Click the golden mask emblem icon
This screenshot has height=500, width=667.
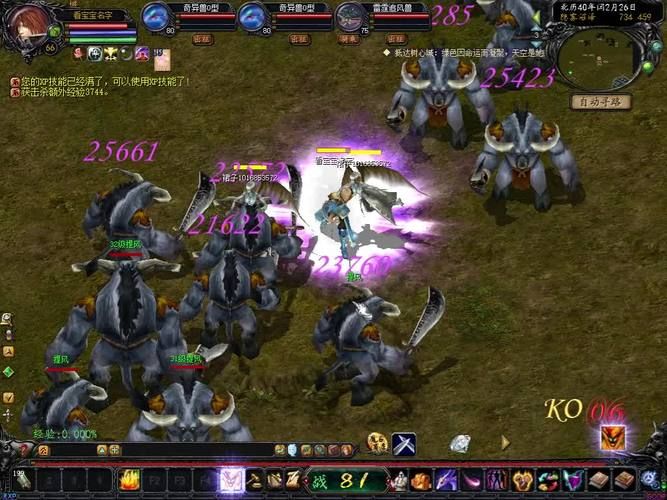[377, 443]
